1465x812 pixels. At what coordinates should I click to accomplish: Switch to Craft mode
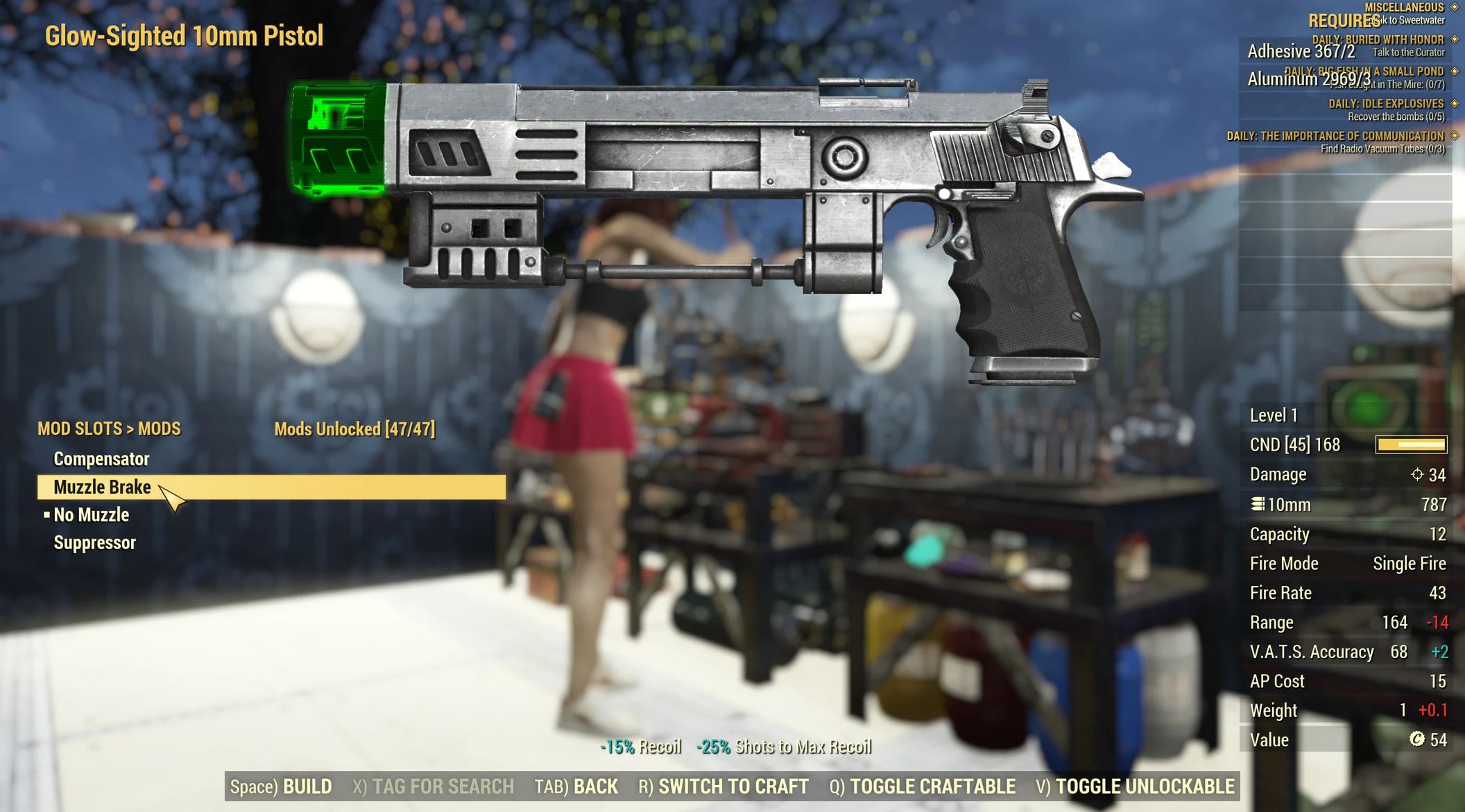723,786
